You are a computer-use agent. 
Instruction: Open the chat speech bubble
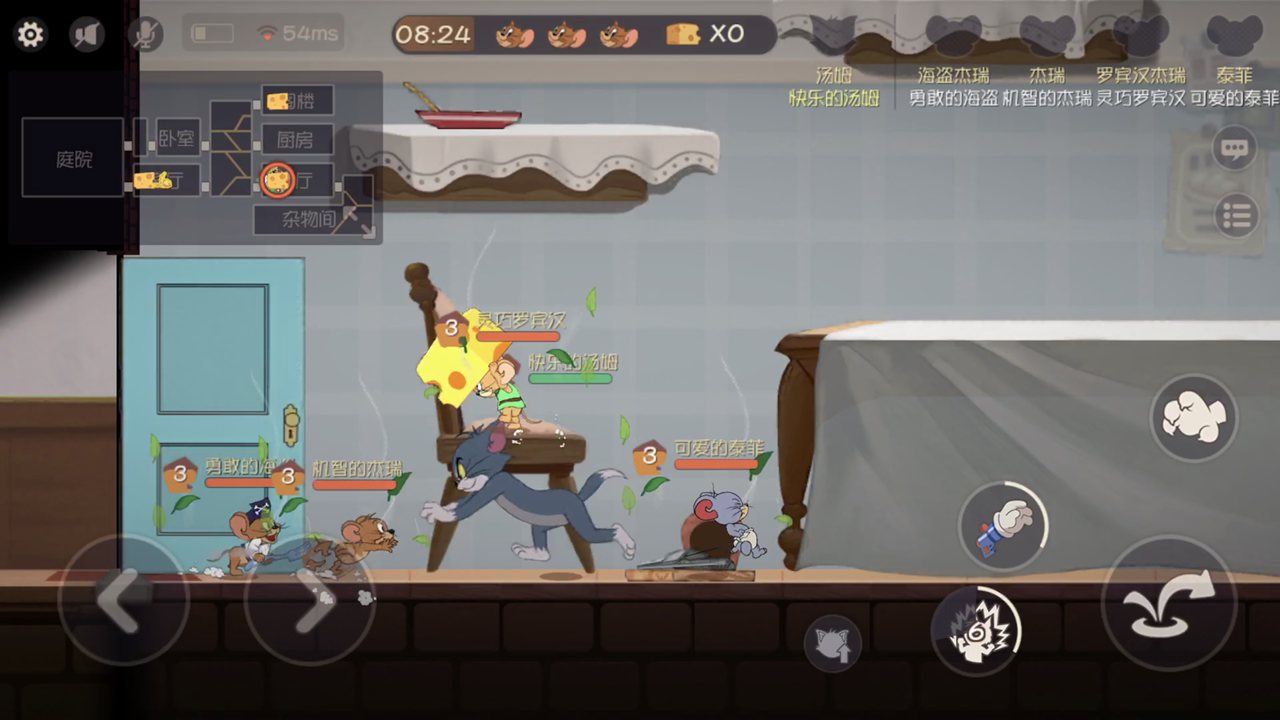point(1235,150)
